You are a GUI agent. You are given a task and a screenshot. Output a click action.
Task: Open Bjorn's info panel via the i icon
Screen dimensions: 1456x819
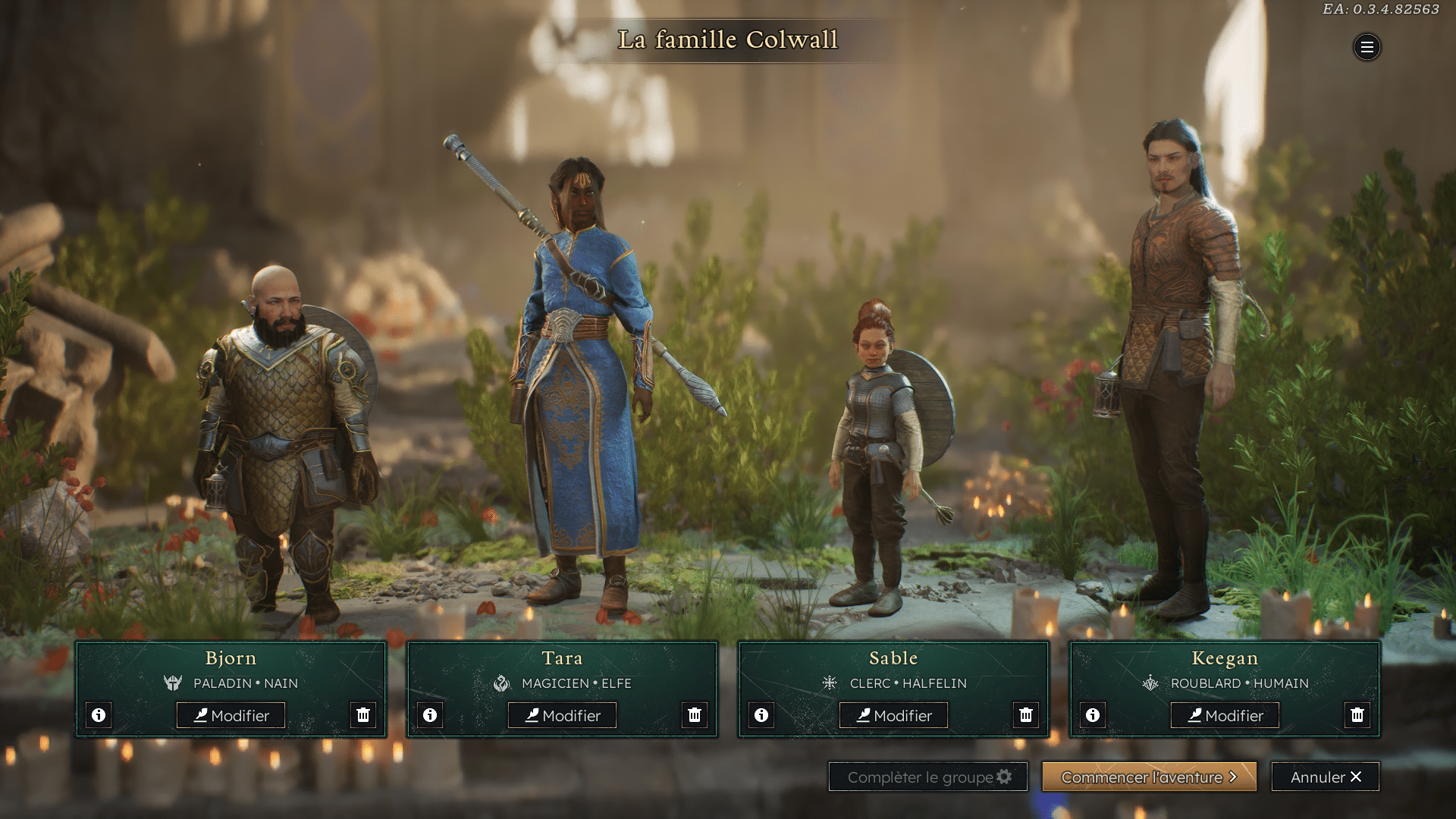tap(99, 714)
